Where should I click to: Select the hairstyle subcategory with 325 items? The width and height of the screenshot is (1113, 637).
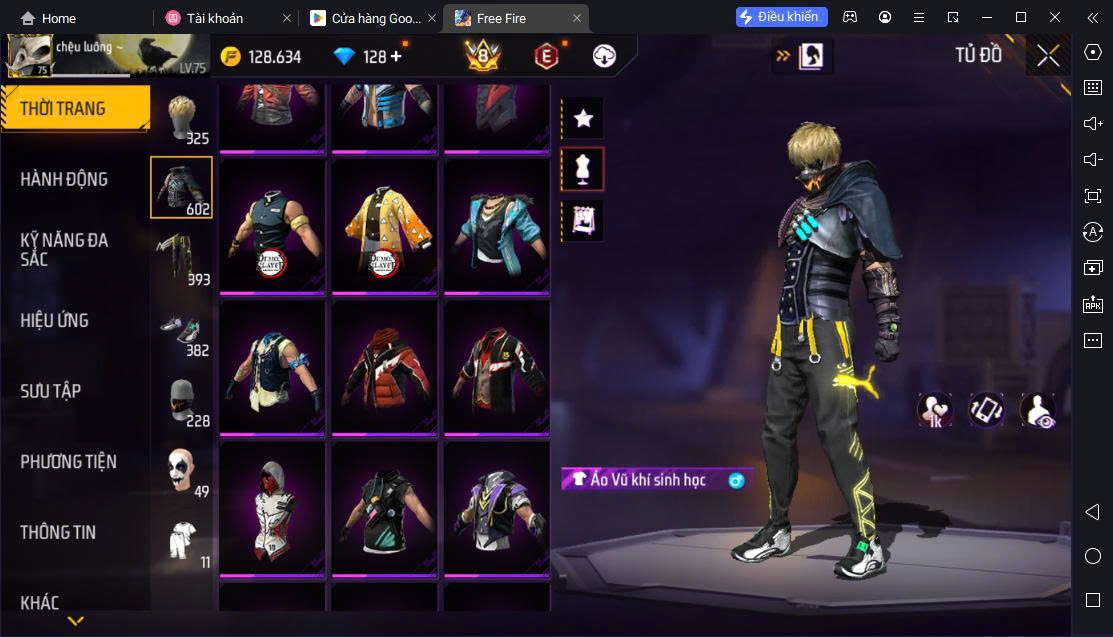pos(181,118)
